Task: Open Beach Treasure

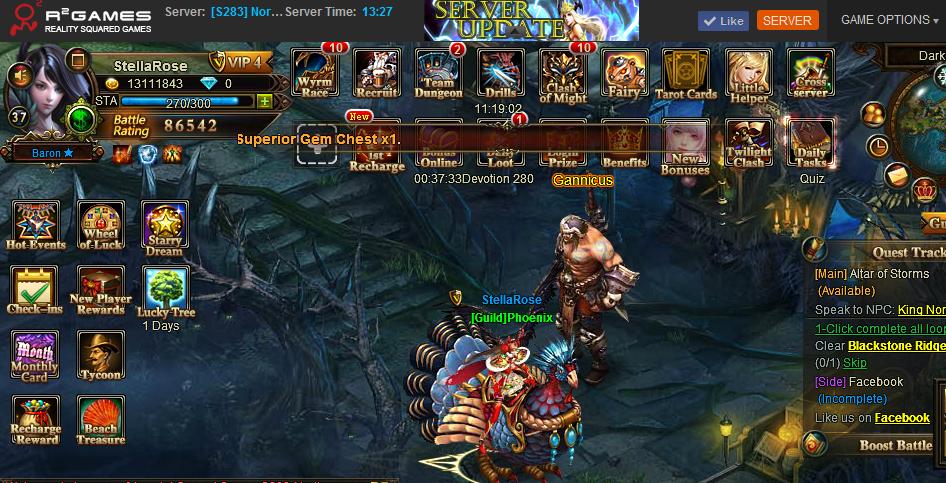Action: click(100, 421)
